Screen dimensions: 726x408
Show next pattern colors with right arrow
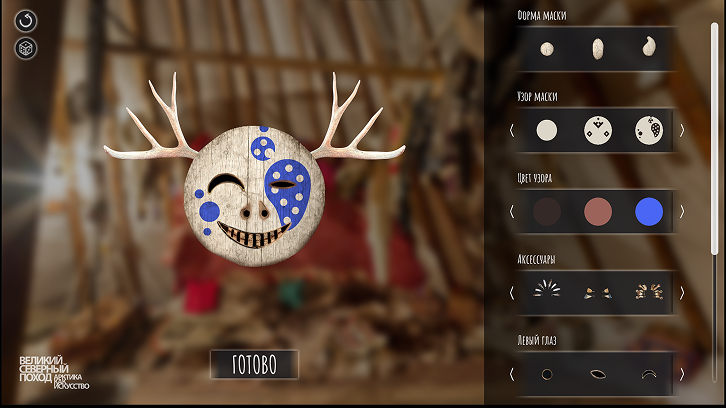(682, 211)
